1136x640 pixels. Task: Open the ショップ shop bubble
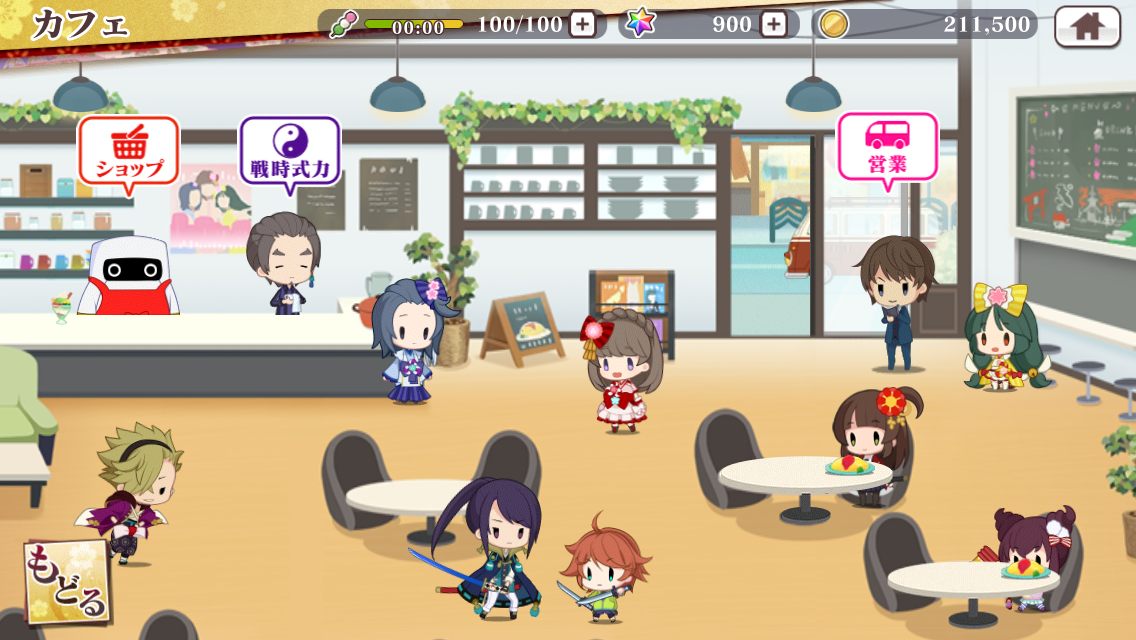click(128, 152)
